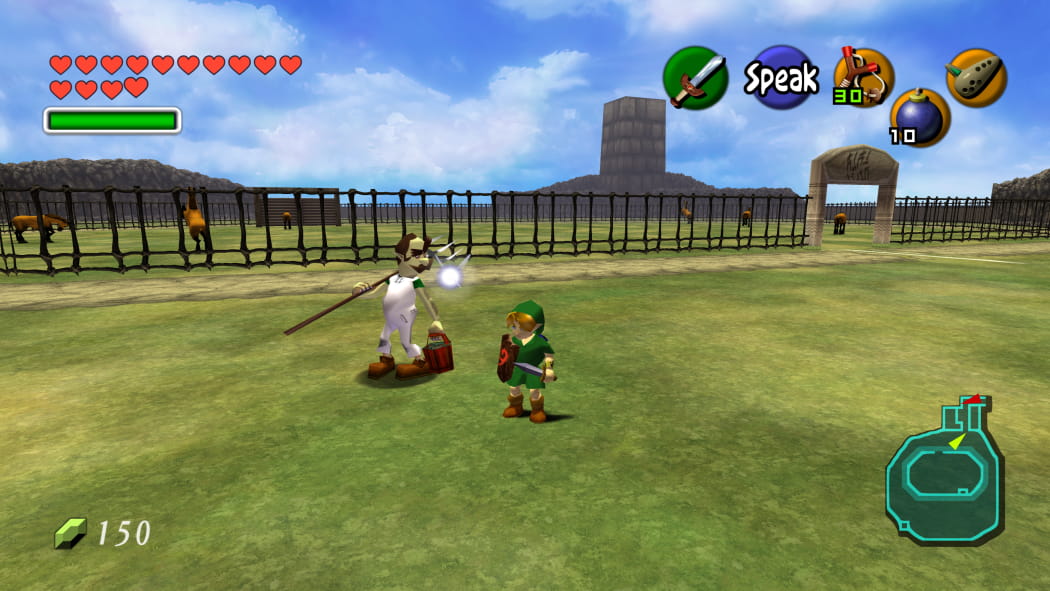Viewport: 1050px width, 591px height.
Task: Select the green sword action icon
Action: coord(695,78)
